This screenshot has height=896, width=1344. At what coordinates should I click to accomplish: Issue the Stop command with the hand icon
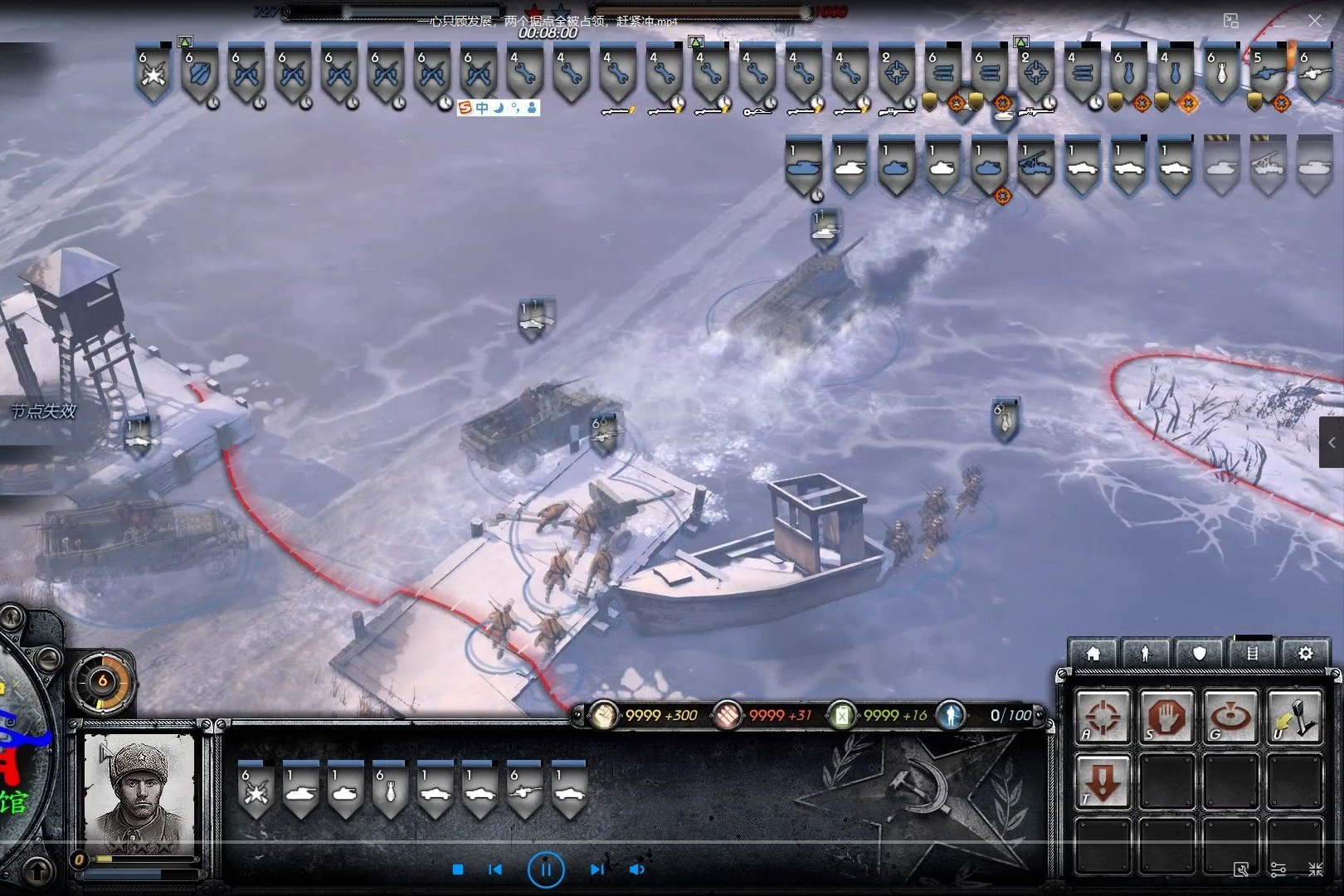coord(1166,717)
